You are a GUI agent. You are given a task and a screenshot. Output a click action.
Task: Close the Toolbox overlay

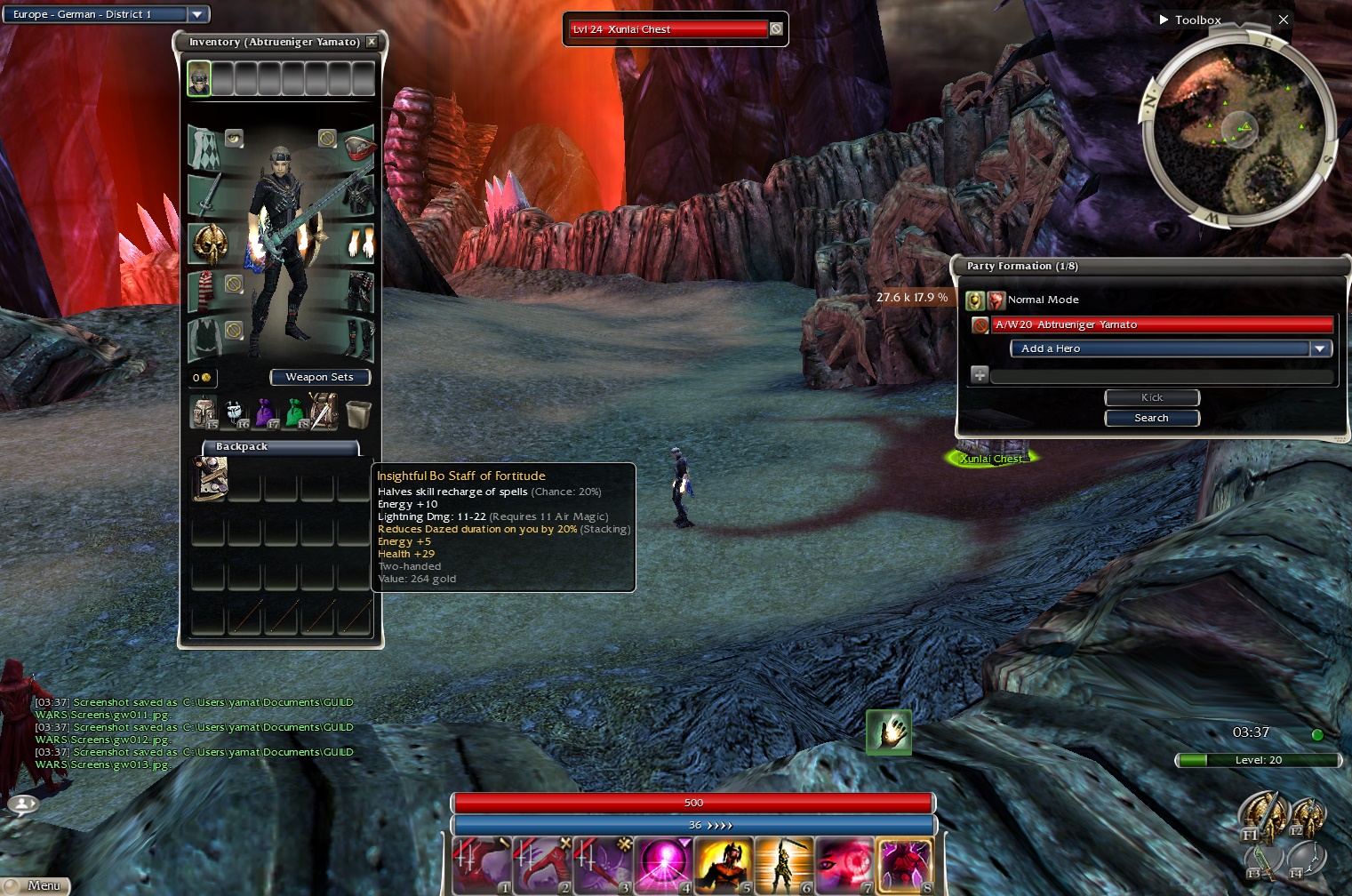tap(1283, 20)
